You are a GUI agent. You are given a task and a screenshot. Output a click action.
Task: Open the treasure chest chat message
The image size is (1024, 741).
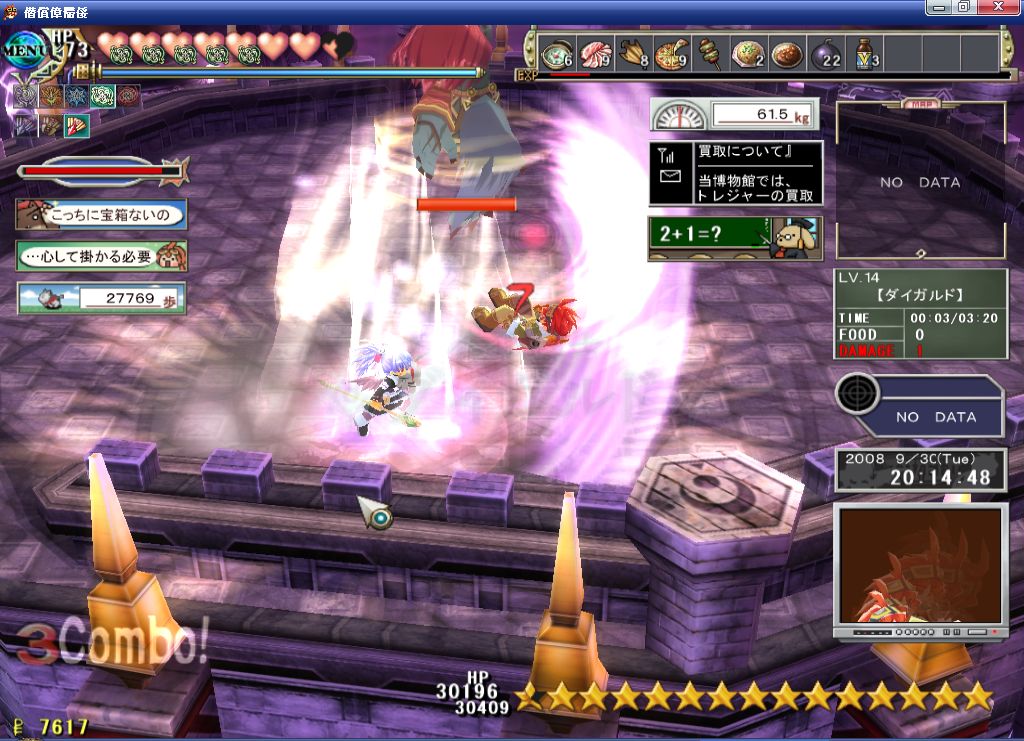tap(101, 214)
